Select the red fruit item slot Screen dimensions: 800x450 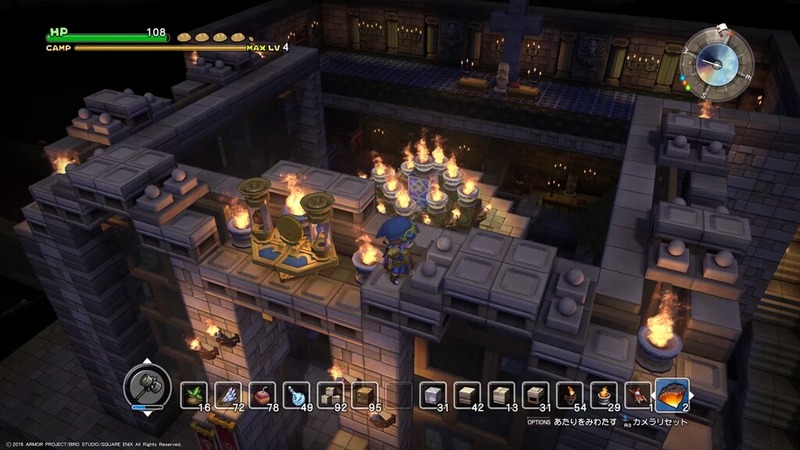263,393
